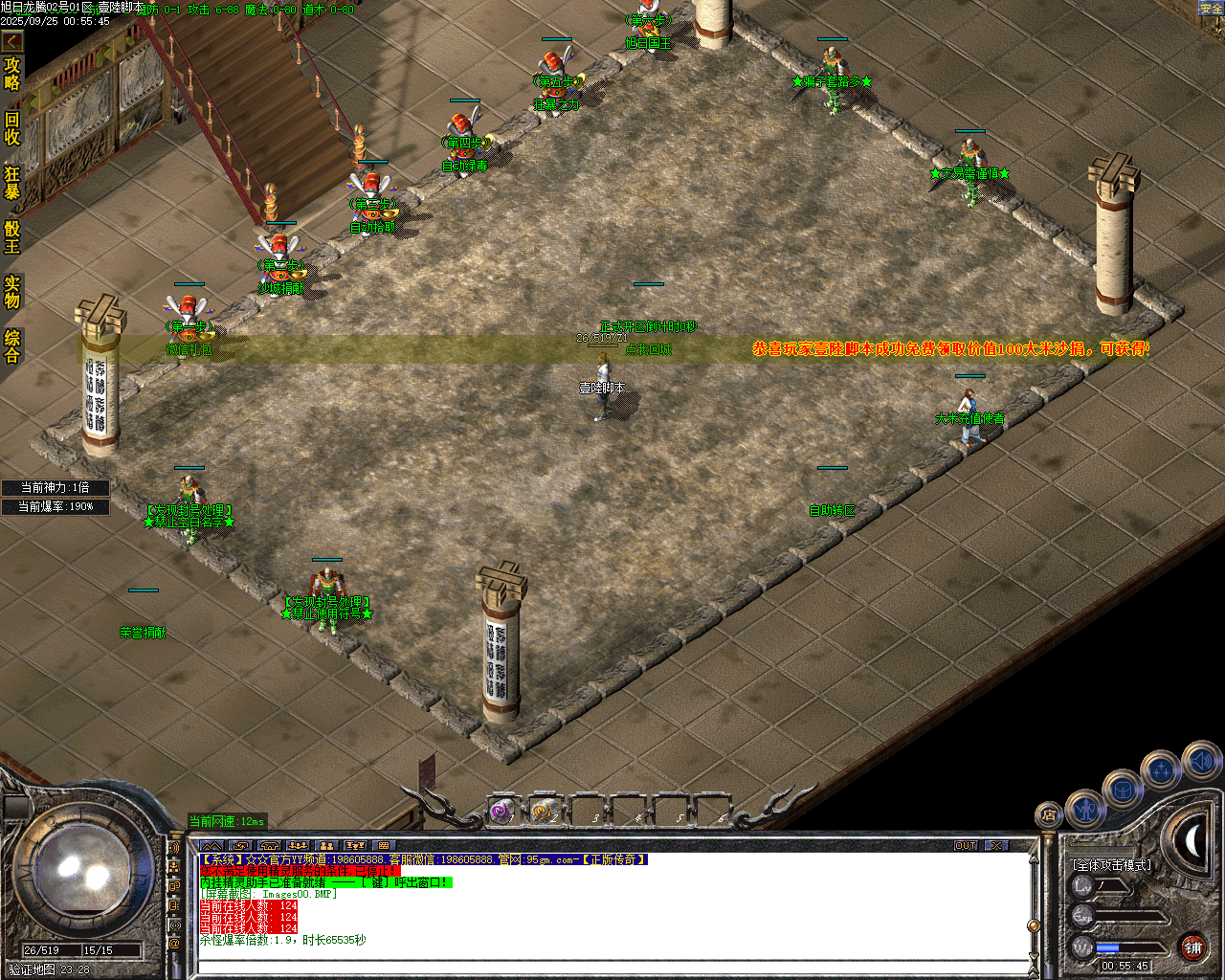The width and height of the screenshot is (1225, 980).
Task: Click the telephone icon on the chat toolbar
Action: tap(271, 846)
